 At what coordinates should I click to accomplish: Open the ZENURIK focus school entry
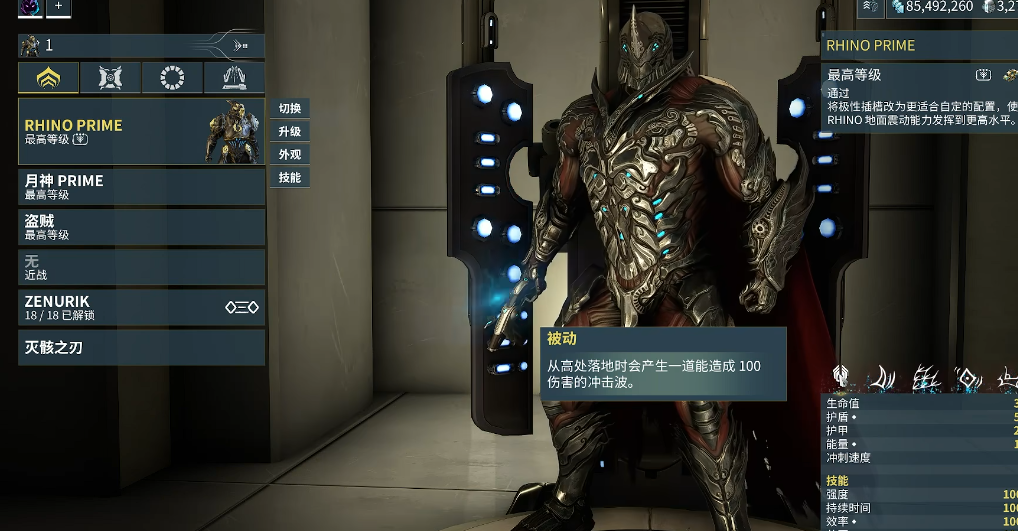pos(141,307)
